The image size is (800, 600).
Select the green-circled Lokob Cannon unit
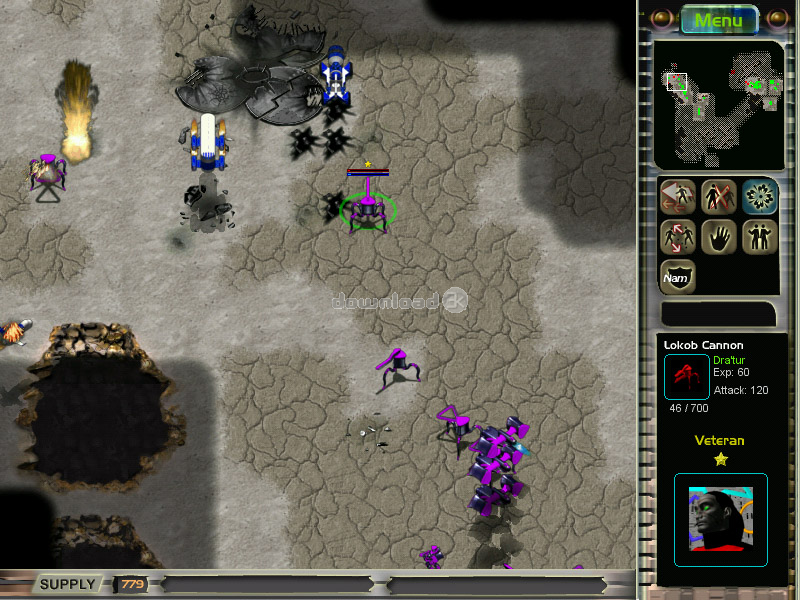tap(368, 209)
